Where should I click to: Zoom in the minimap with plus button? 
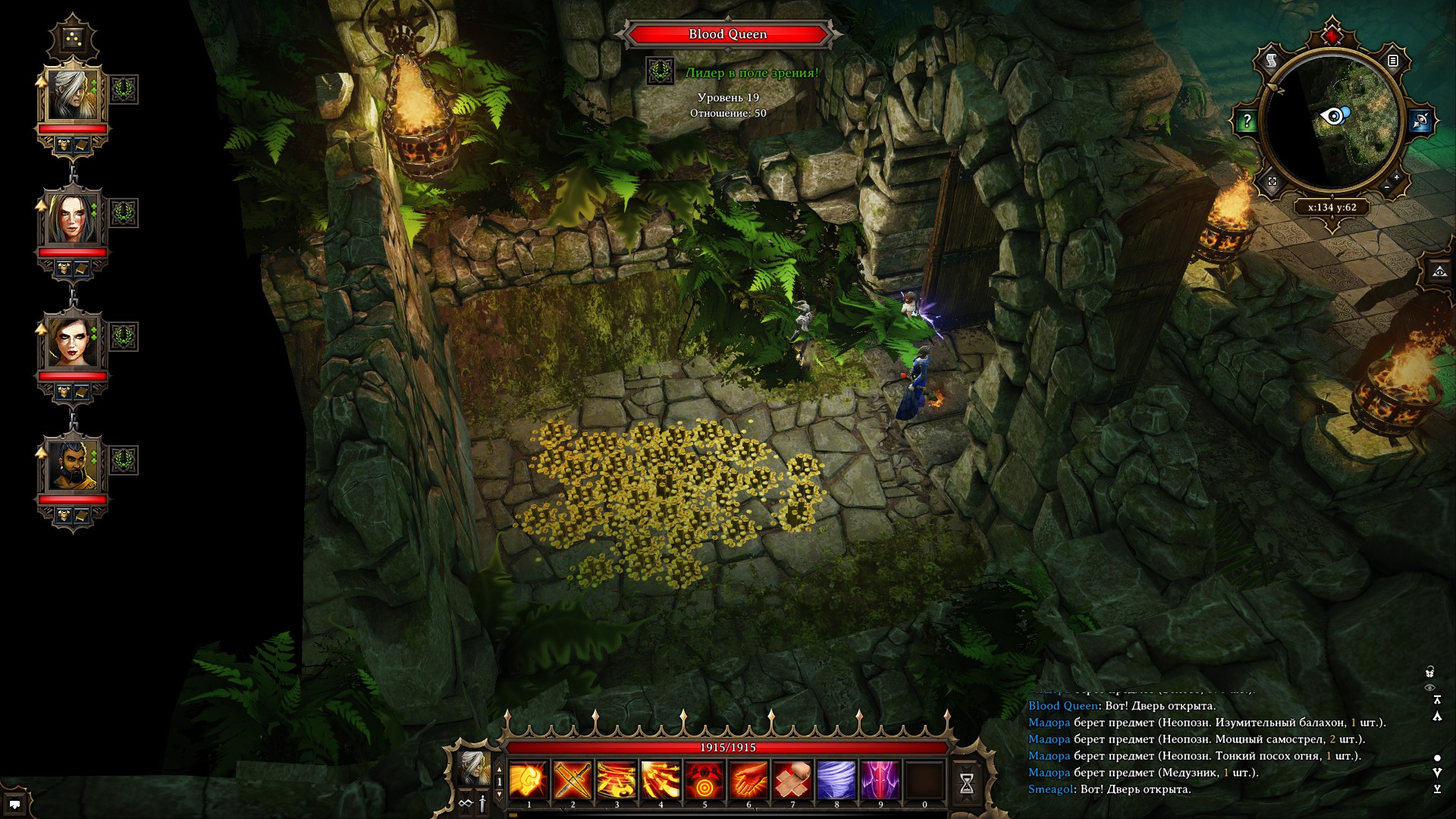pyautogui.click(x=1397, y=177)
